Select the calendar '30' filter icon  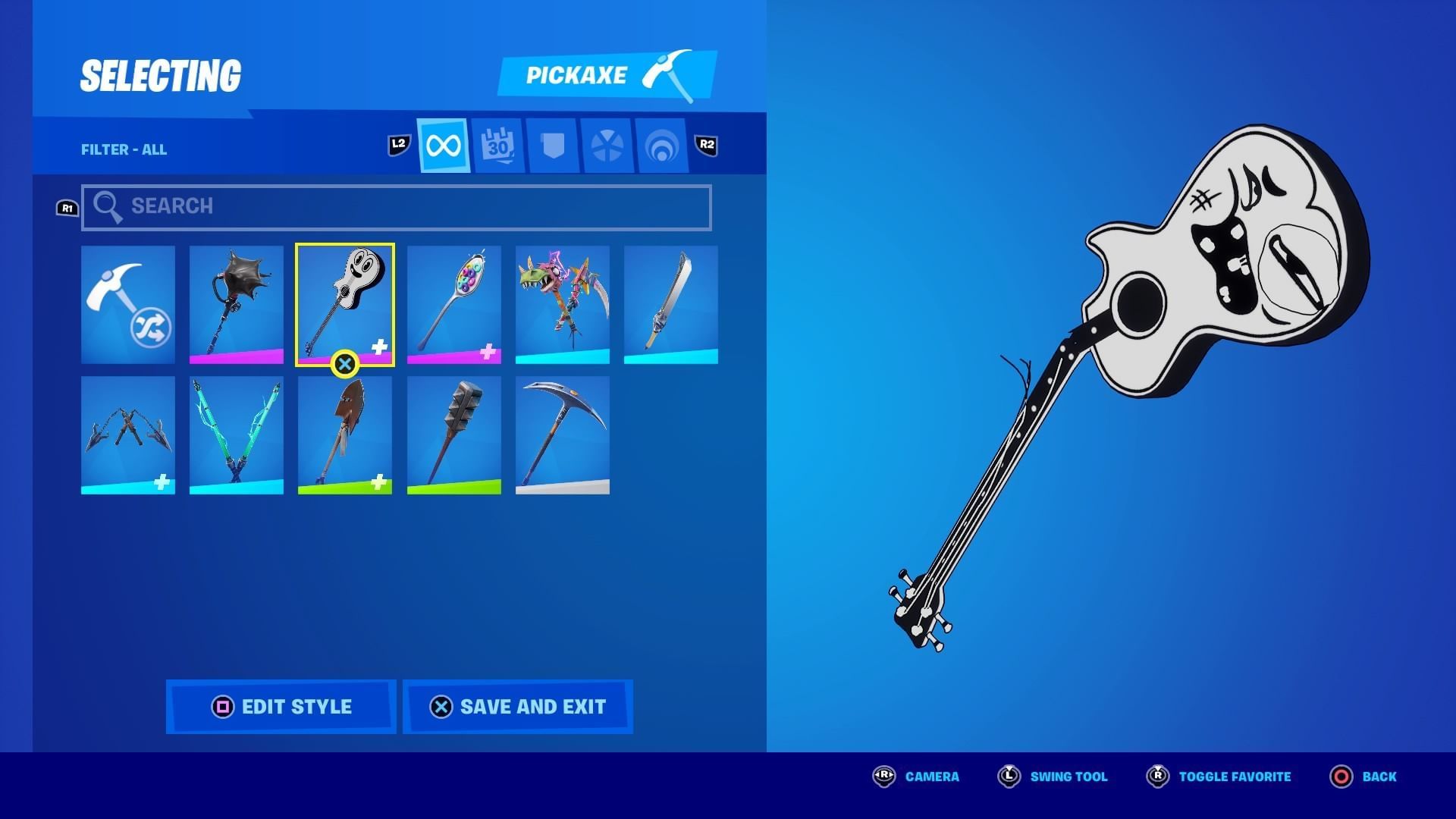click(x=497, y=143)
